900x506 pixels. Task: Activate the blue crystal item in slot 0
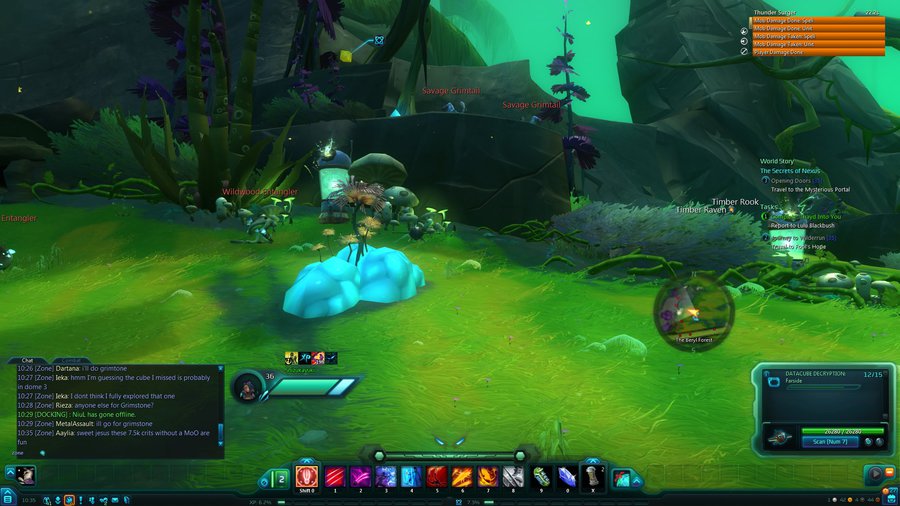point(567,477)
